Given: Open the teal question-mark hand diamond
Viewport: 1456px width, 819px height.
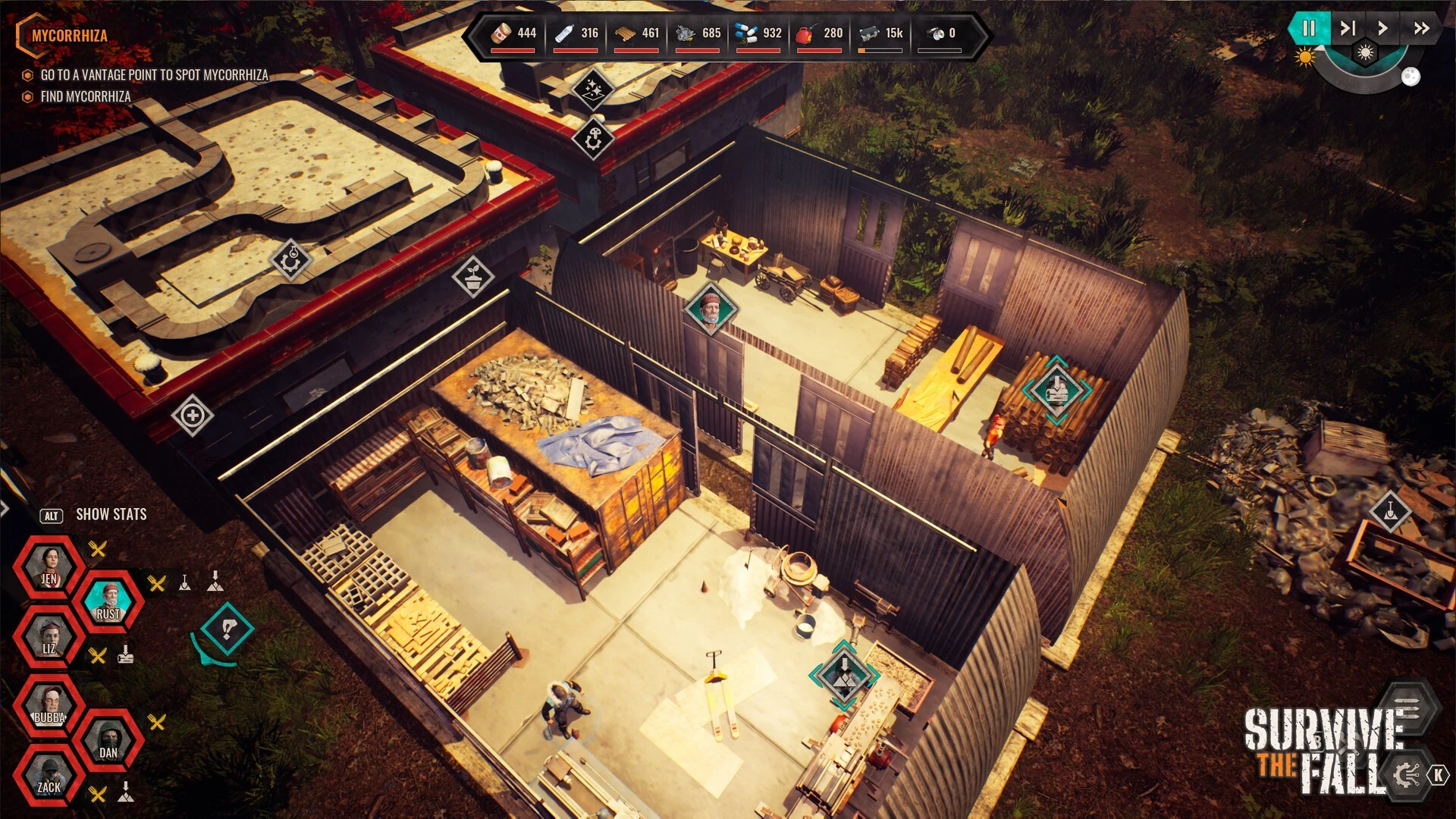Looking at the screenshot, I should tap(227, 629).
